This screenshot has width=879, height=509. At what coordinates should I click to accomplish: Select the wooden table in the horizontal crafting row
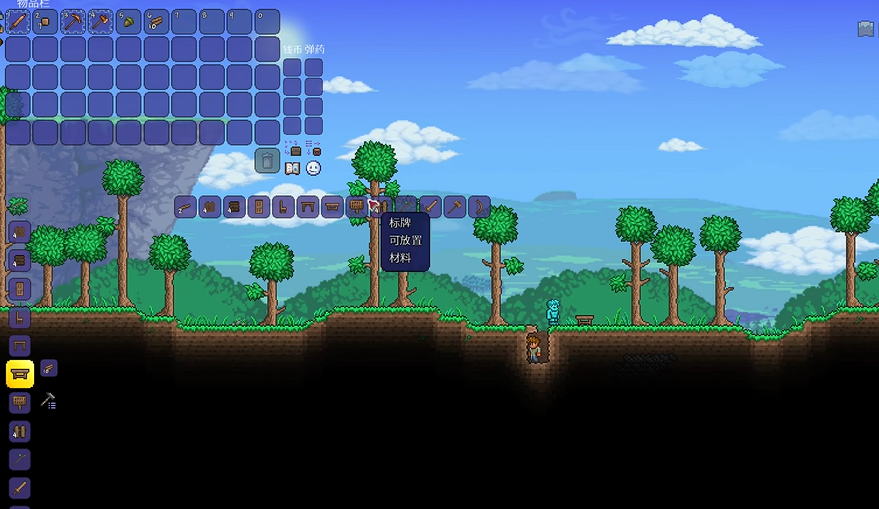tap(308, 207)
